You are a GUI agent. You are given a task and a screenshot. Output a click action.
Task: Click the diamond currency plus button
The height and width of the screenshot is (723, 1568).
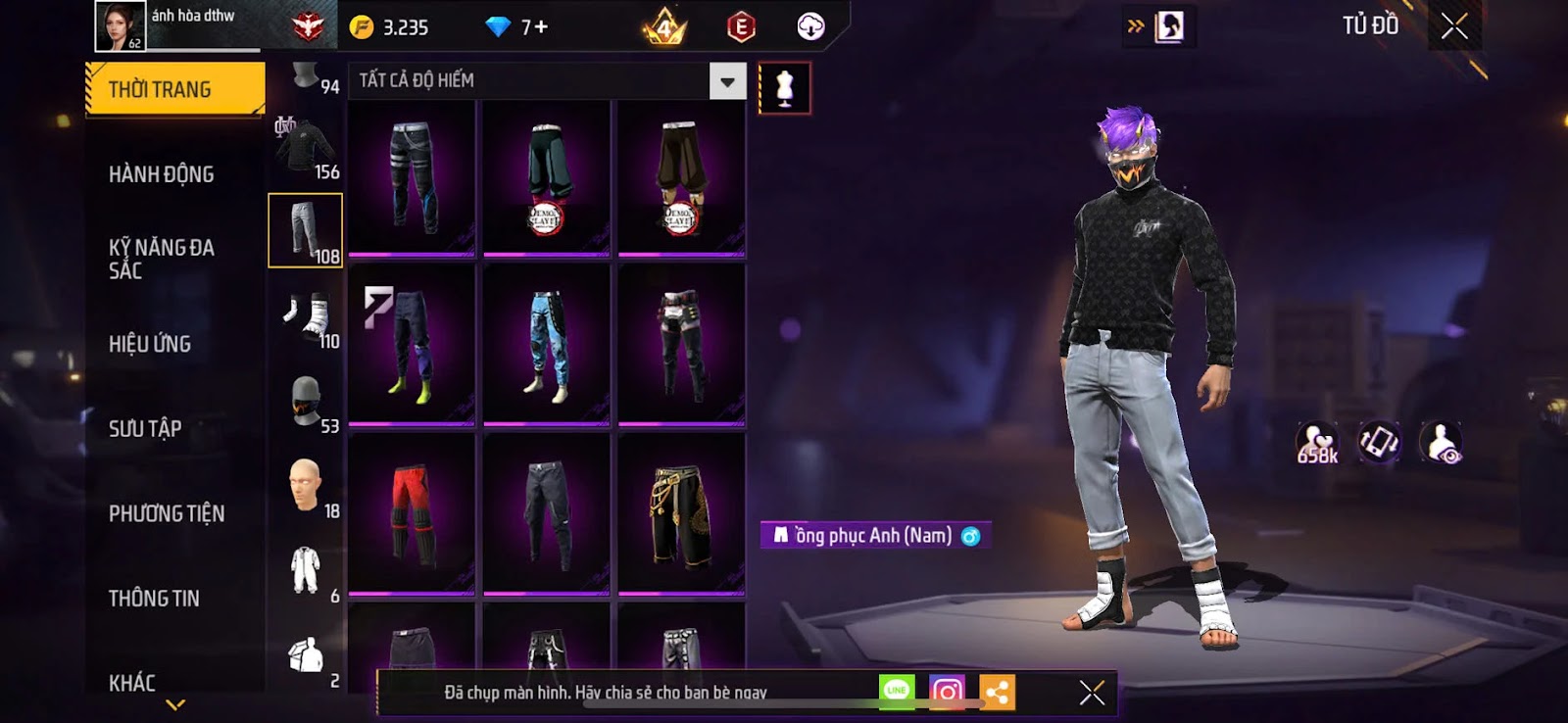click(540, 27)
